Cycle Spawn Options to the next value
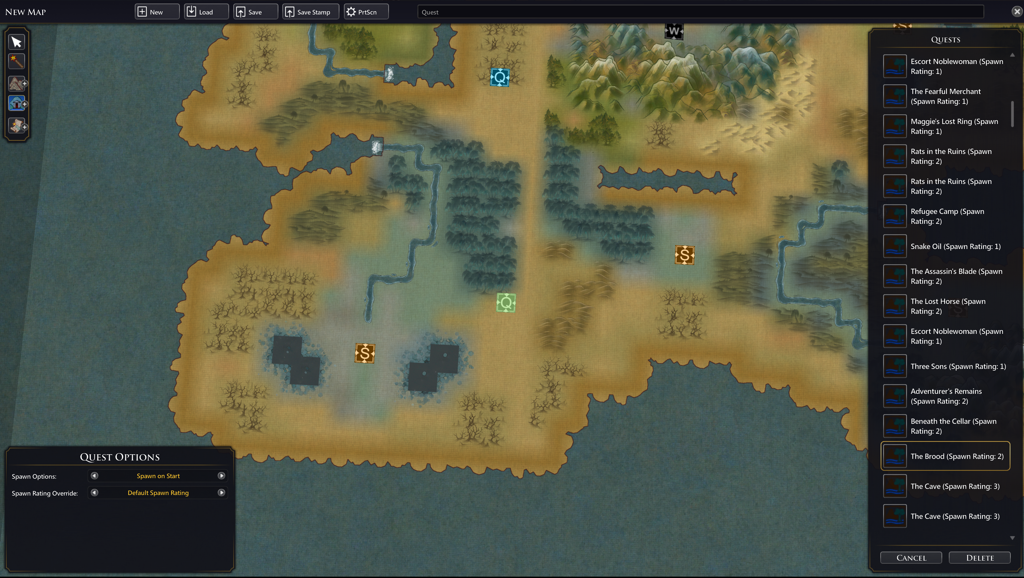 click(x=221, y=476)
